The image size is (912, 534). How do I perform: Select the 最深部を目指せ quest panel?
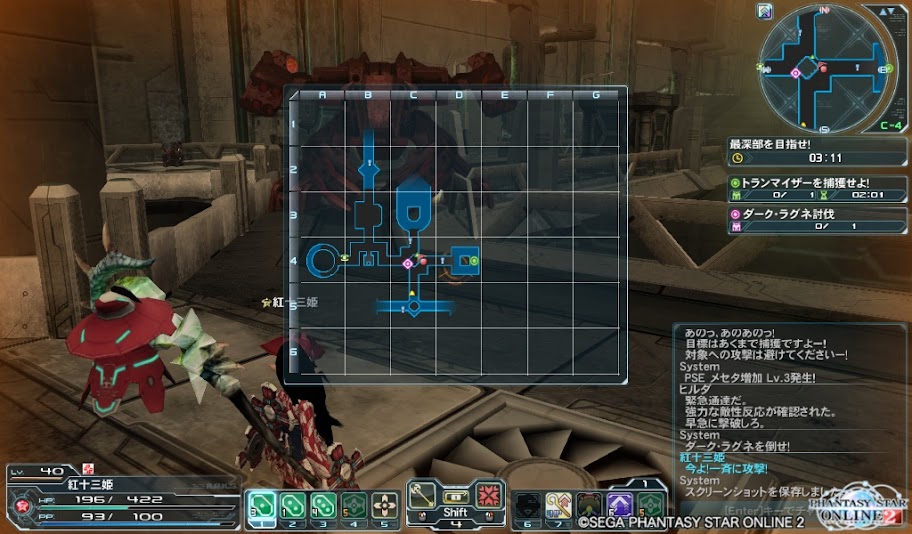coord(818,151)
